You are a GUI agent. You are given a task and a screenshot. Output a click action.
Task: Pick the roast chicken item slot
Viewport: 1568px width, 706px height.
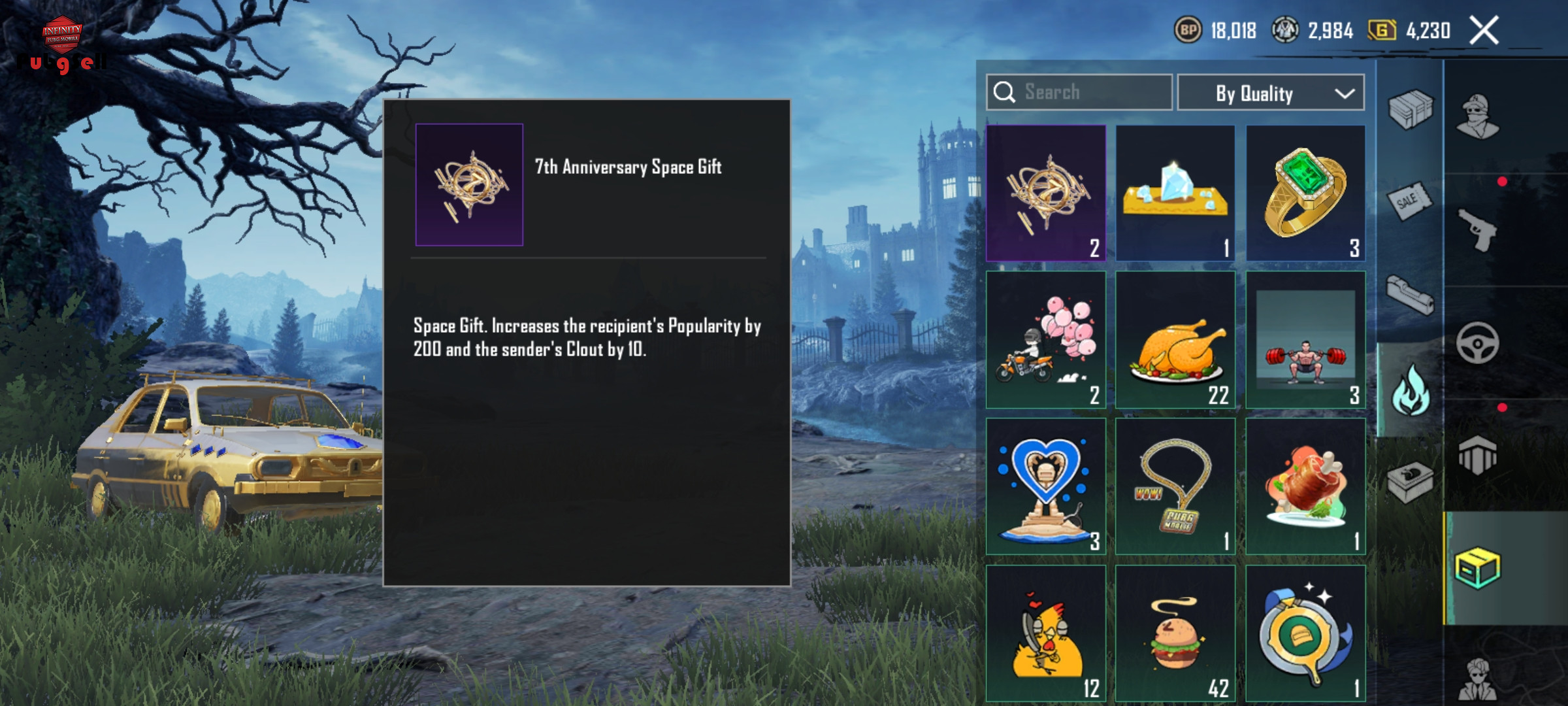(x=1175, y=340)
